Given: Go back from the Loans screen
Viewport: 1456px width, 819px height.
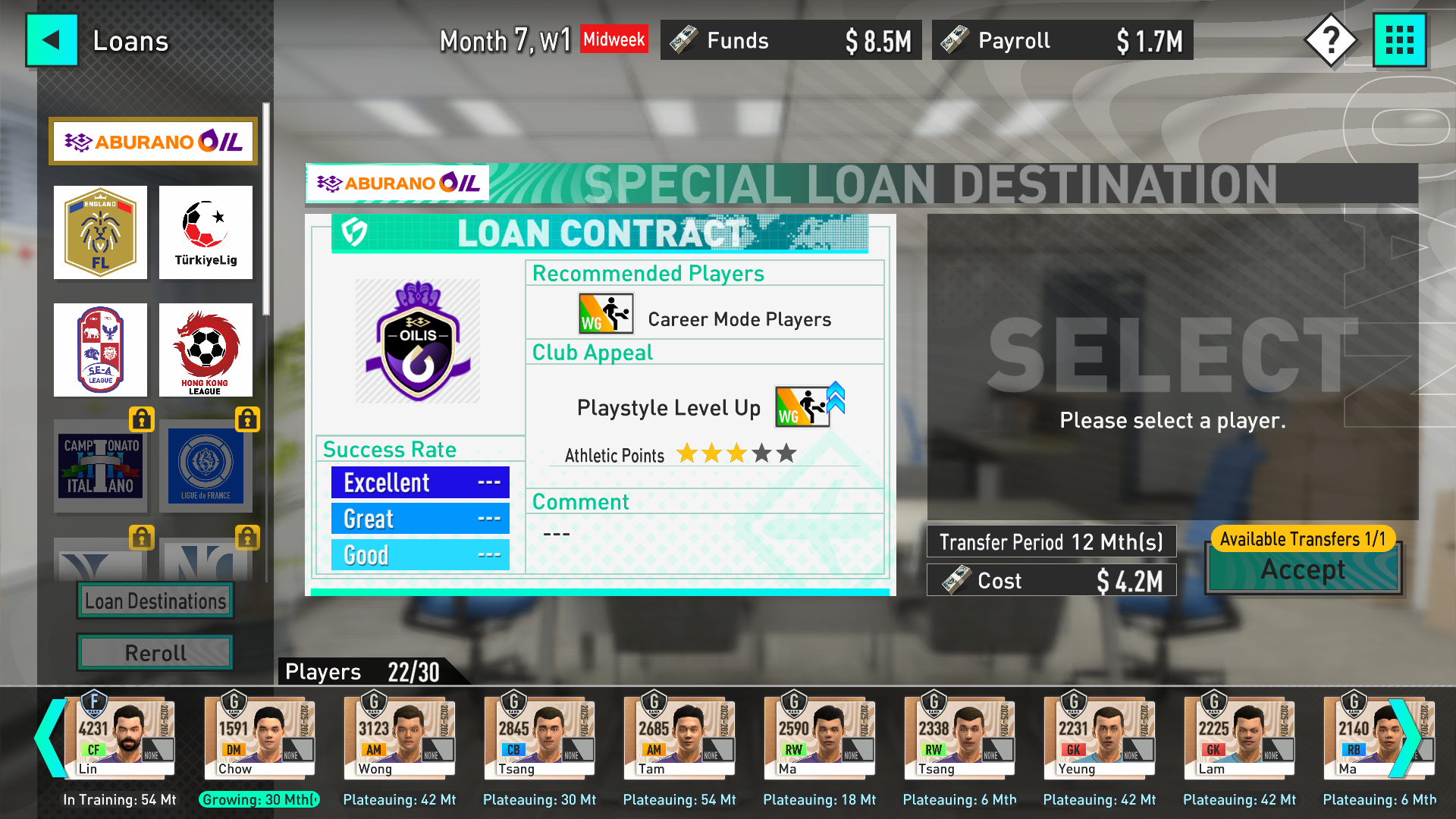Looking at the screenshot, I should tap(52, 40).
